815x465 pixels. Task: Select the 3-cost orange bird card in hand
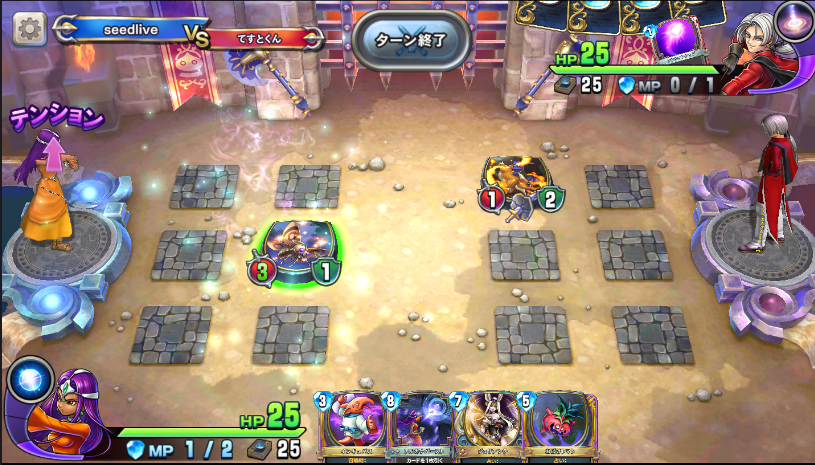click(x=350, y=425)
